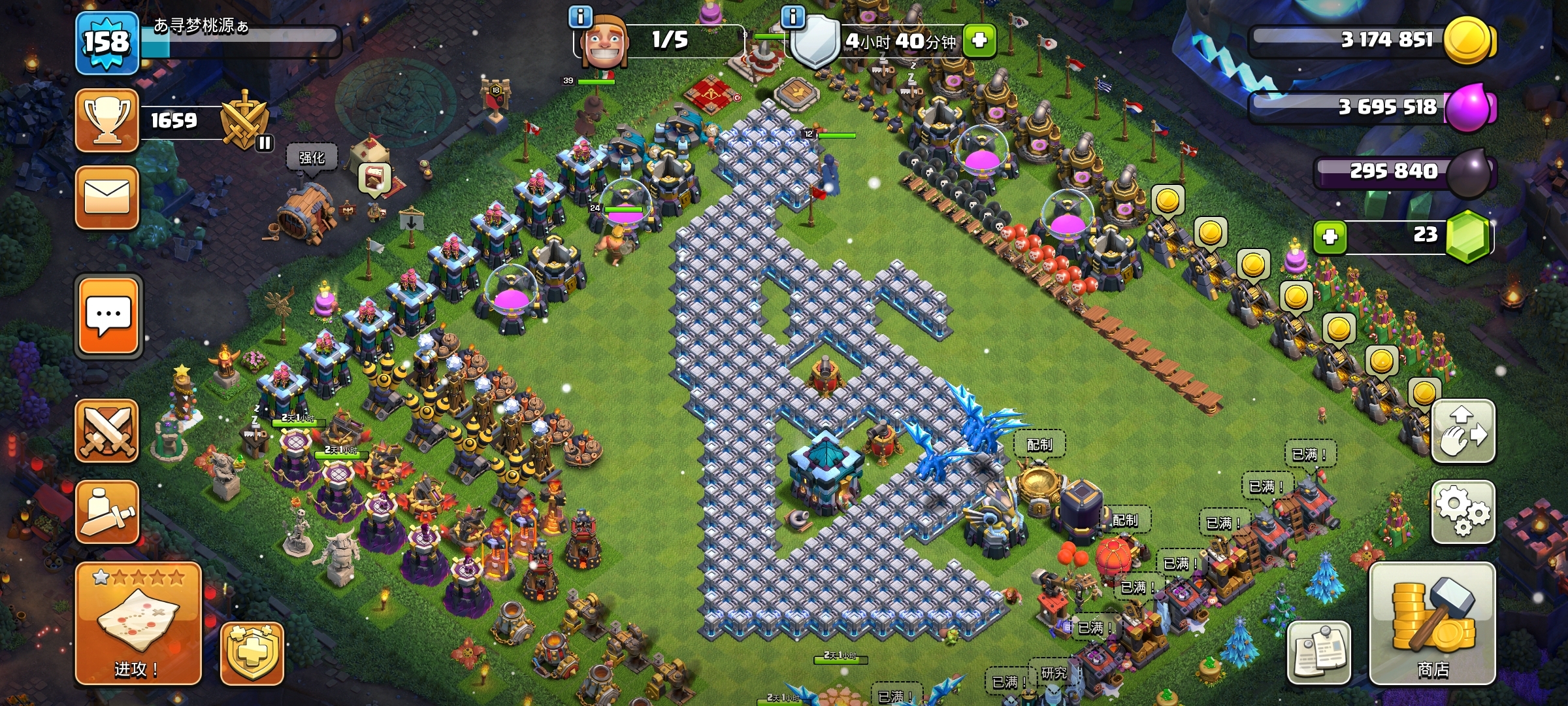
Task: Buy gems with the green plus button
Action: click(1330, 236)
